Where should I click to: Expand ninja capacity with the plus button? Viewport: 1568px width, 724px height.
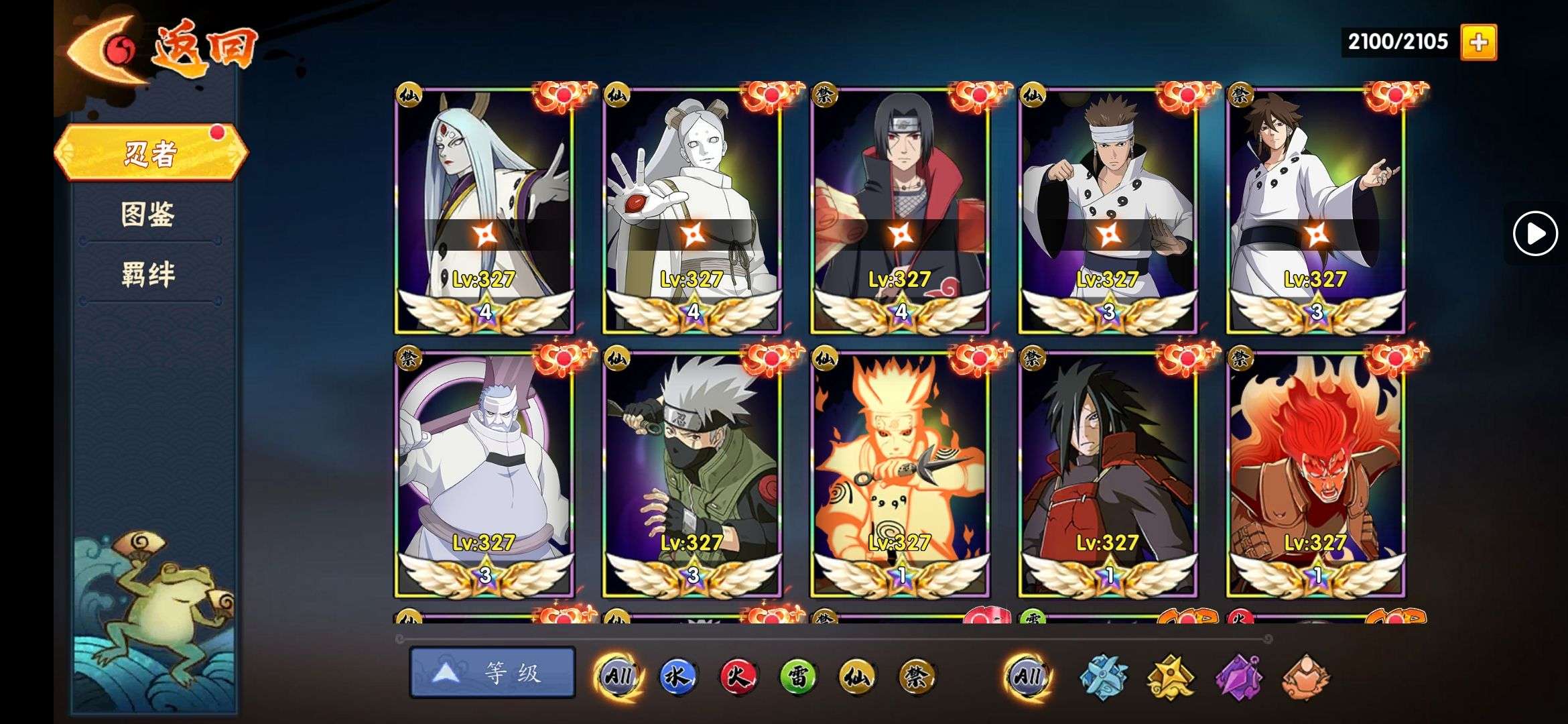[1478, 42]
